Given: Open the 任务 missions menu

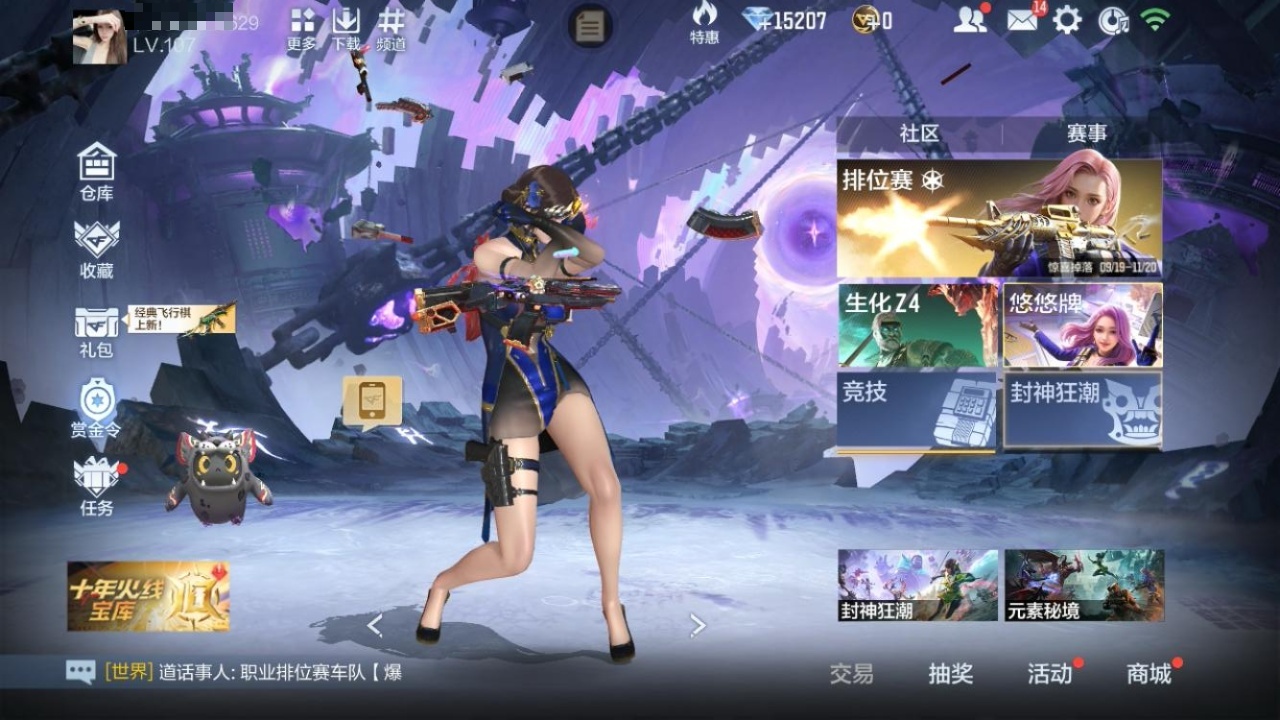Looking at the screenshot, I should pos(97,486).
